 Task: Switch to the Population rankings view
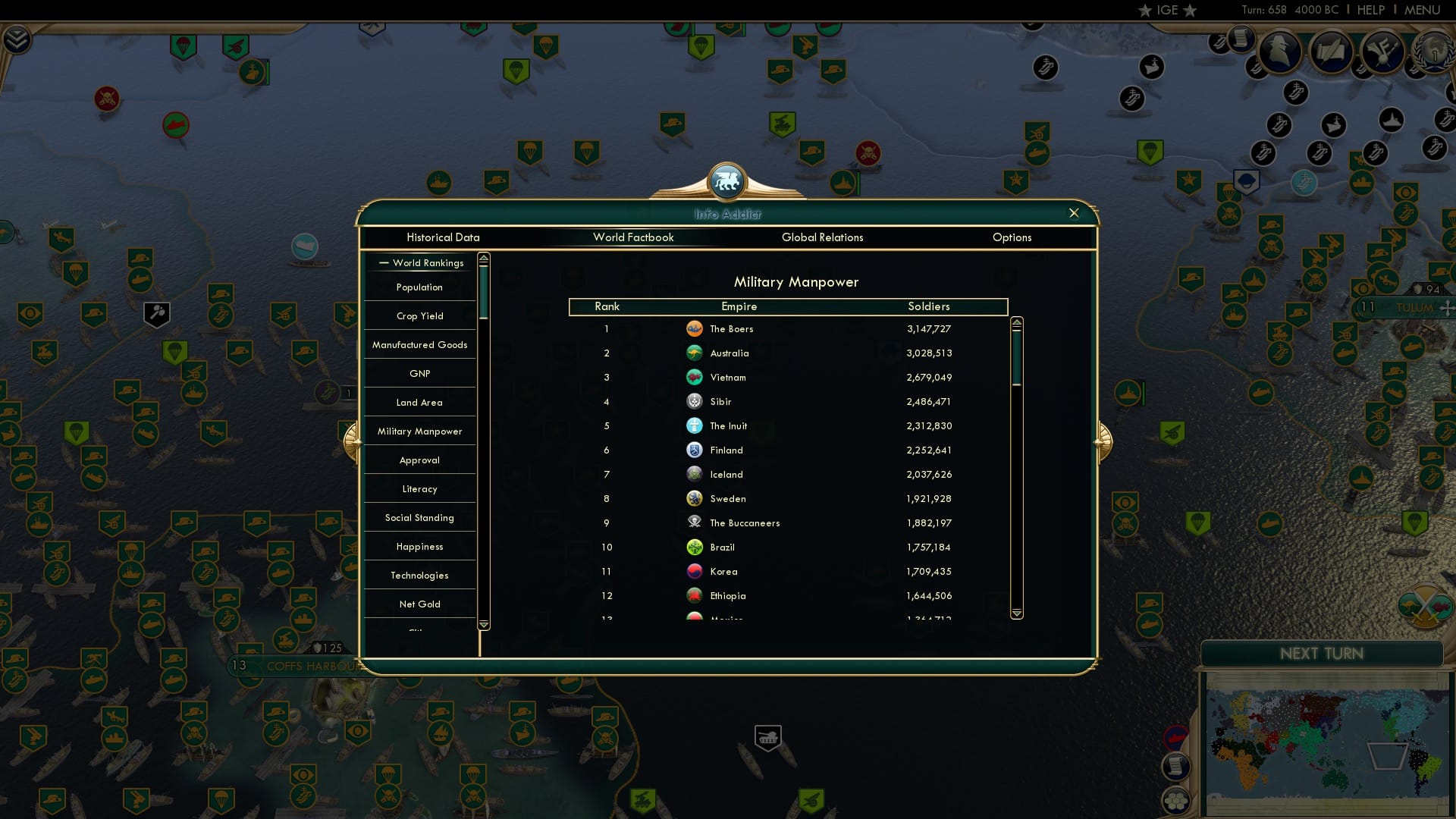coord(419,287)
